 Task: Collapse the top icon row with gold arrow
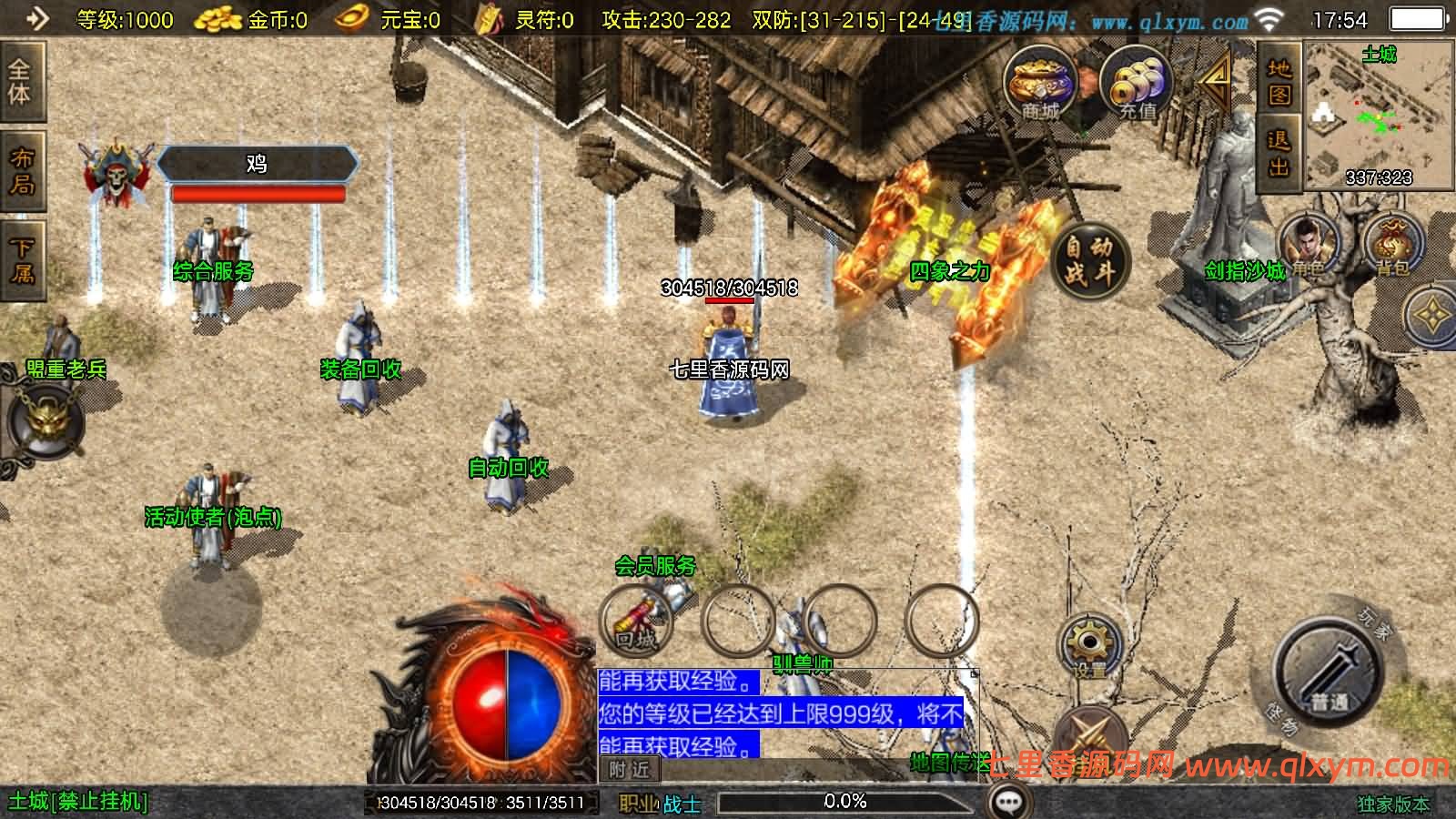[1216, 82]
